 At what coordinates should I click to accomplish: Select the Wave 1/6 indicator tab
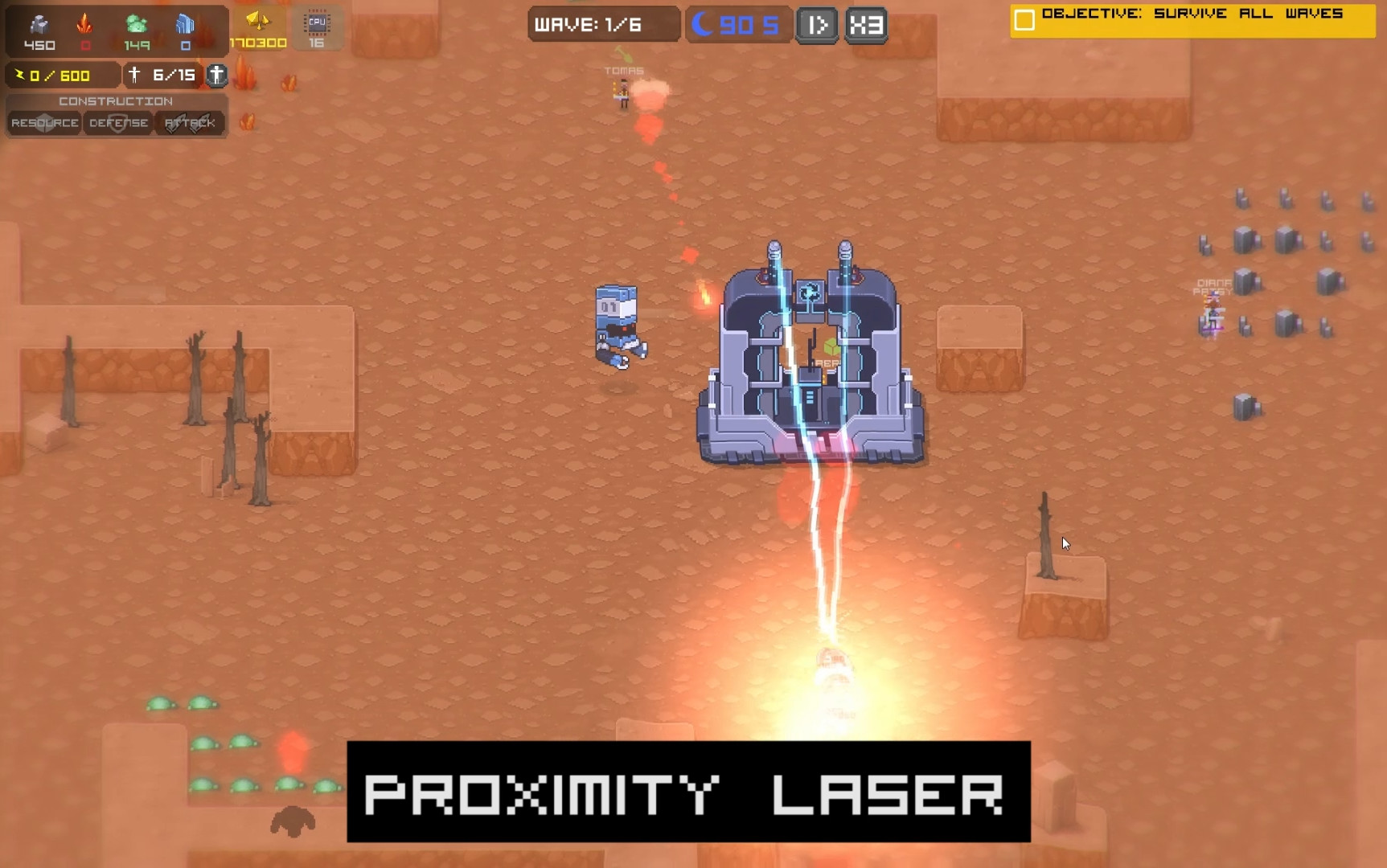[603, 23]
